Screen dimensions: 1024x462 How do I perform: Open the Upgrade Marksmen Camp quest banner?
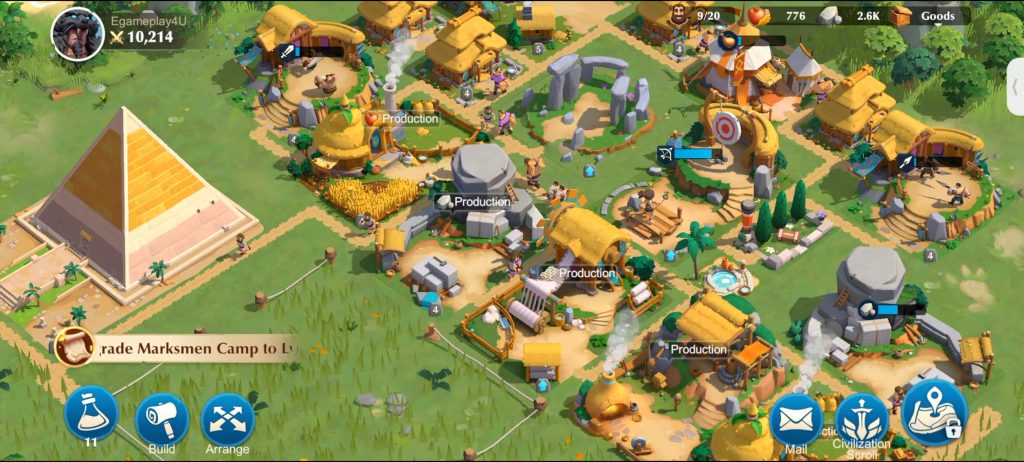point(191,348)
